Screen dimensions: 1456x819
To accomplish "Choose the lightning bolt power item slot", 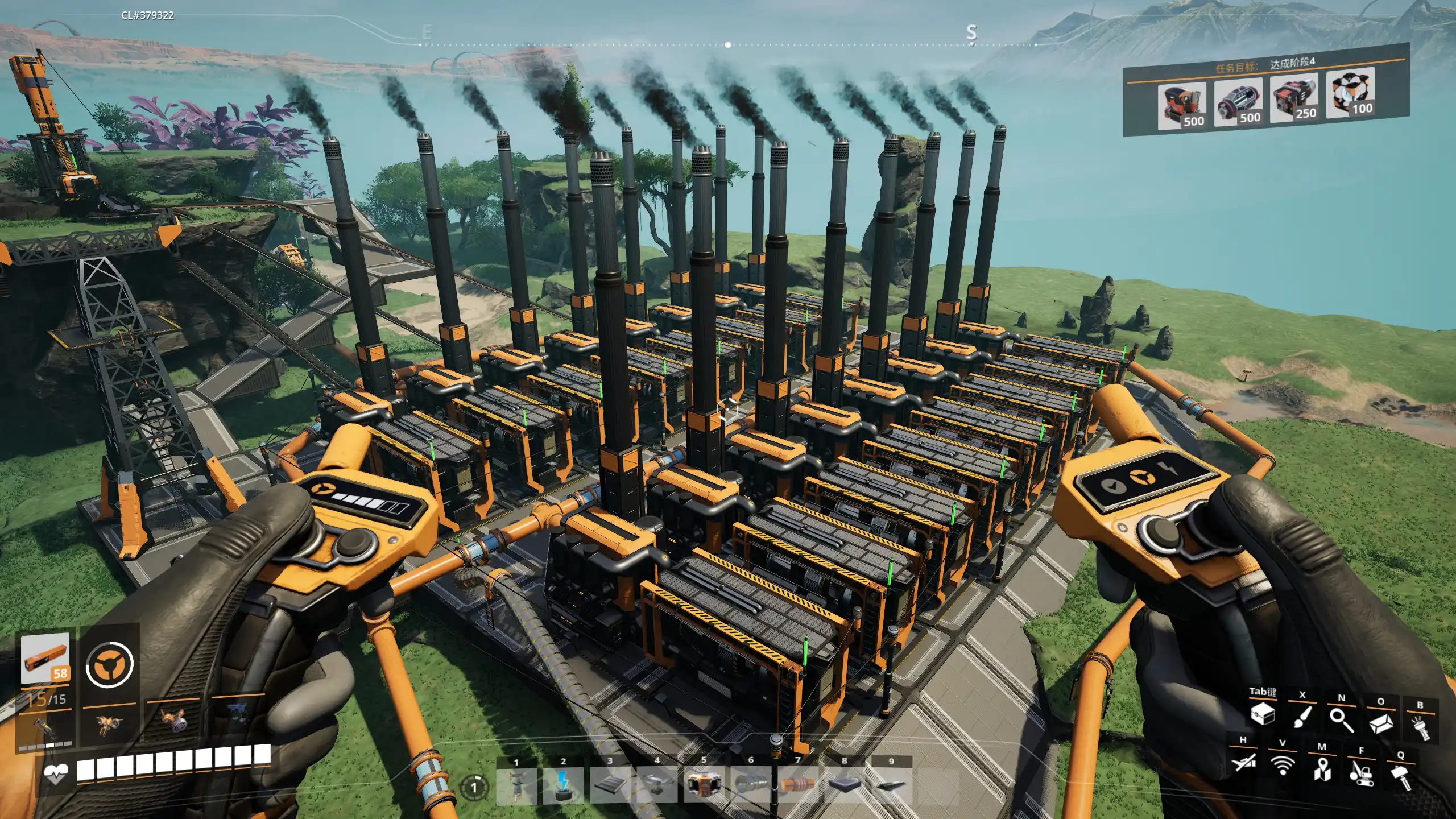I will click(x=563, y=786).
